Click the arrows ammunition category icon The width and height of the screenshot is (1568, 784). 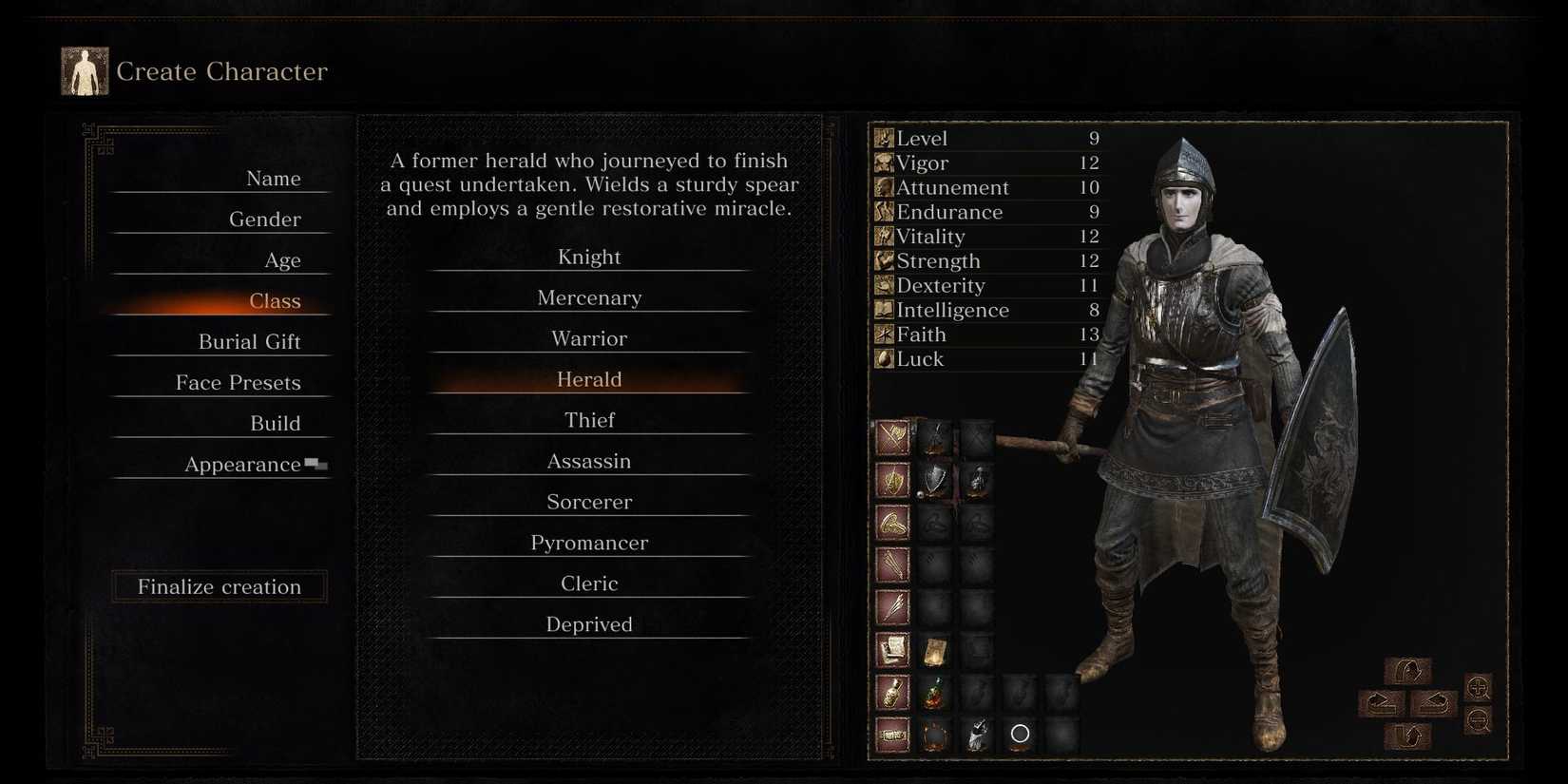tap(891, 563)
